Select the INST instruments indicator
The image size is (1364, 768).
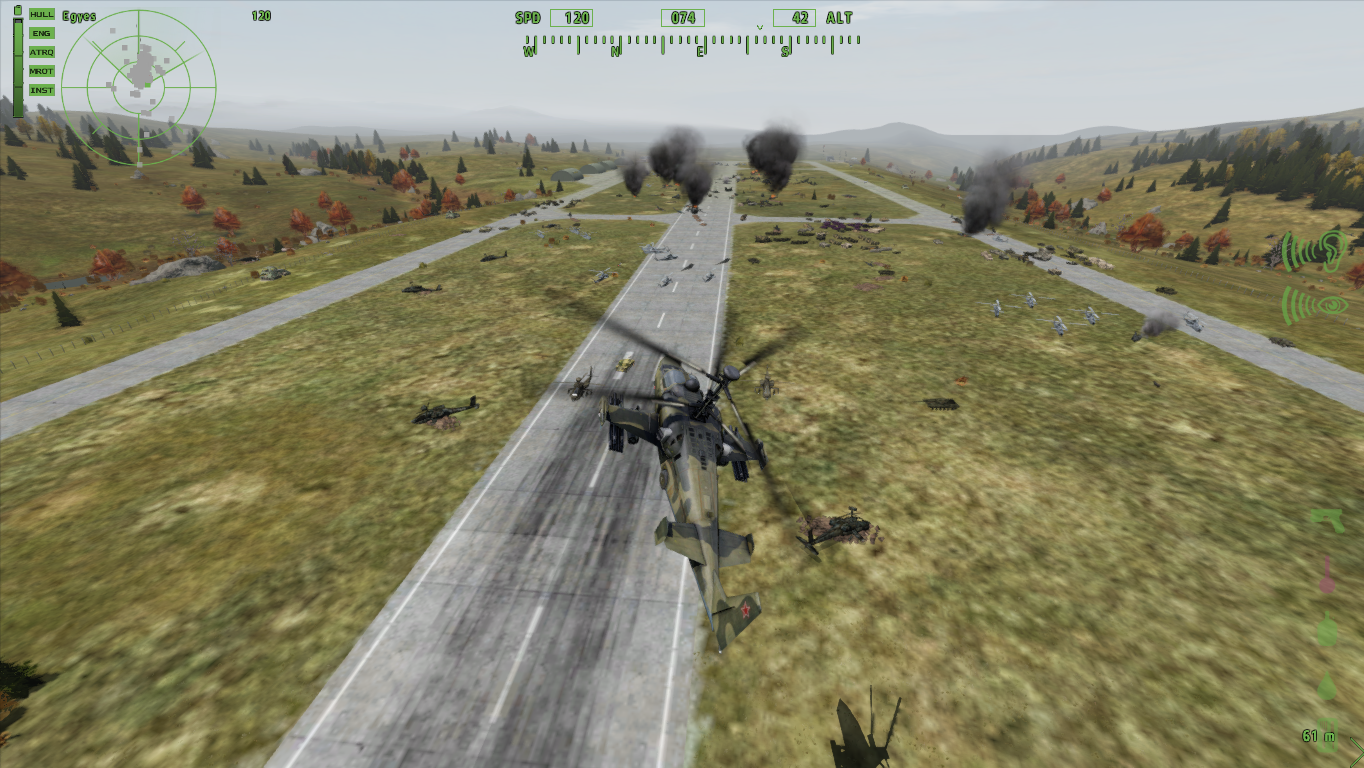42,90
